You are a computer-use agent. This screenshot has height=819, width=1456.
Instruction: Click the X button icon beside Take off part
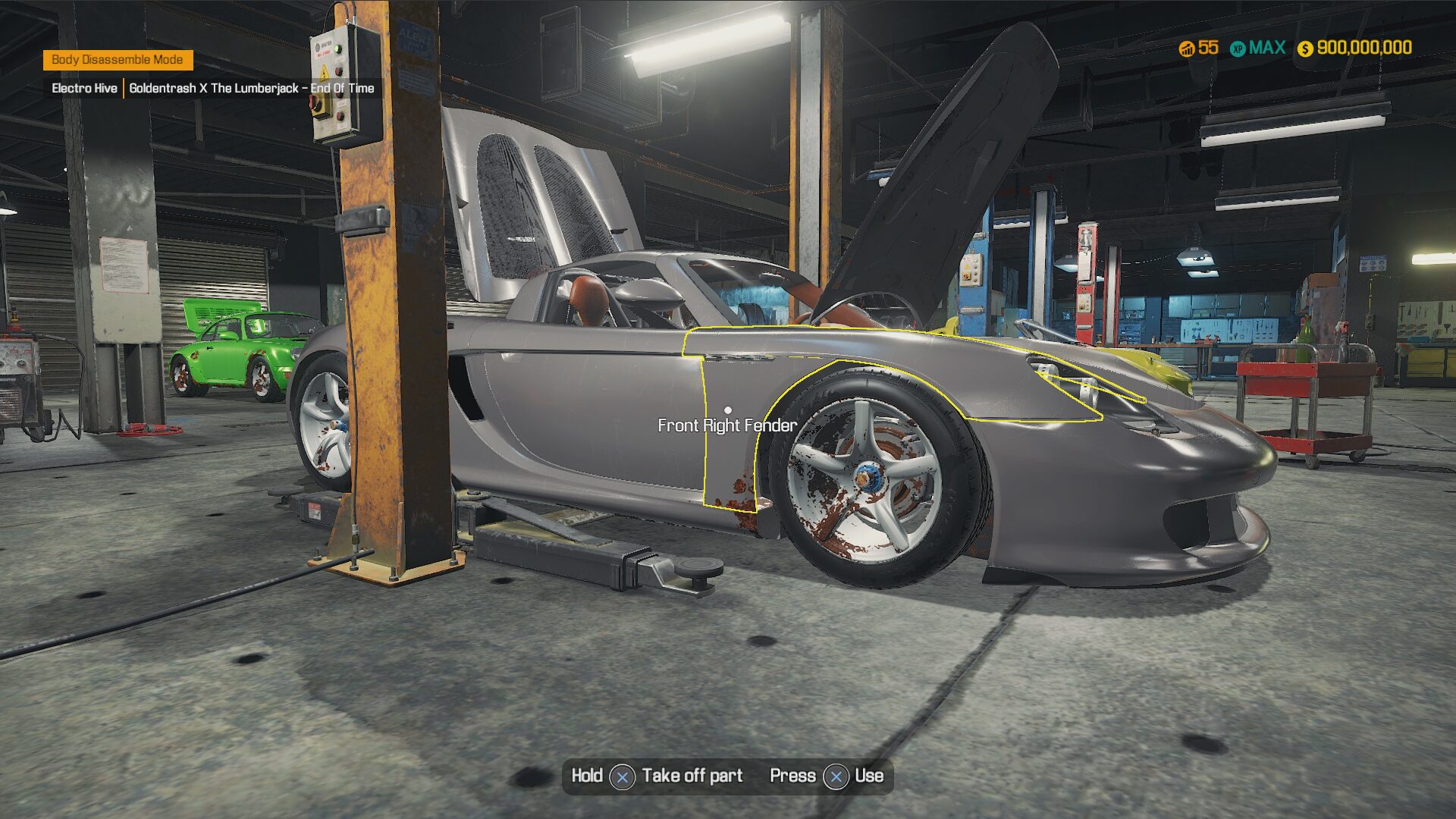point(623,777)
